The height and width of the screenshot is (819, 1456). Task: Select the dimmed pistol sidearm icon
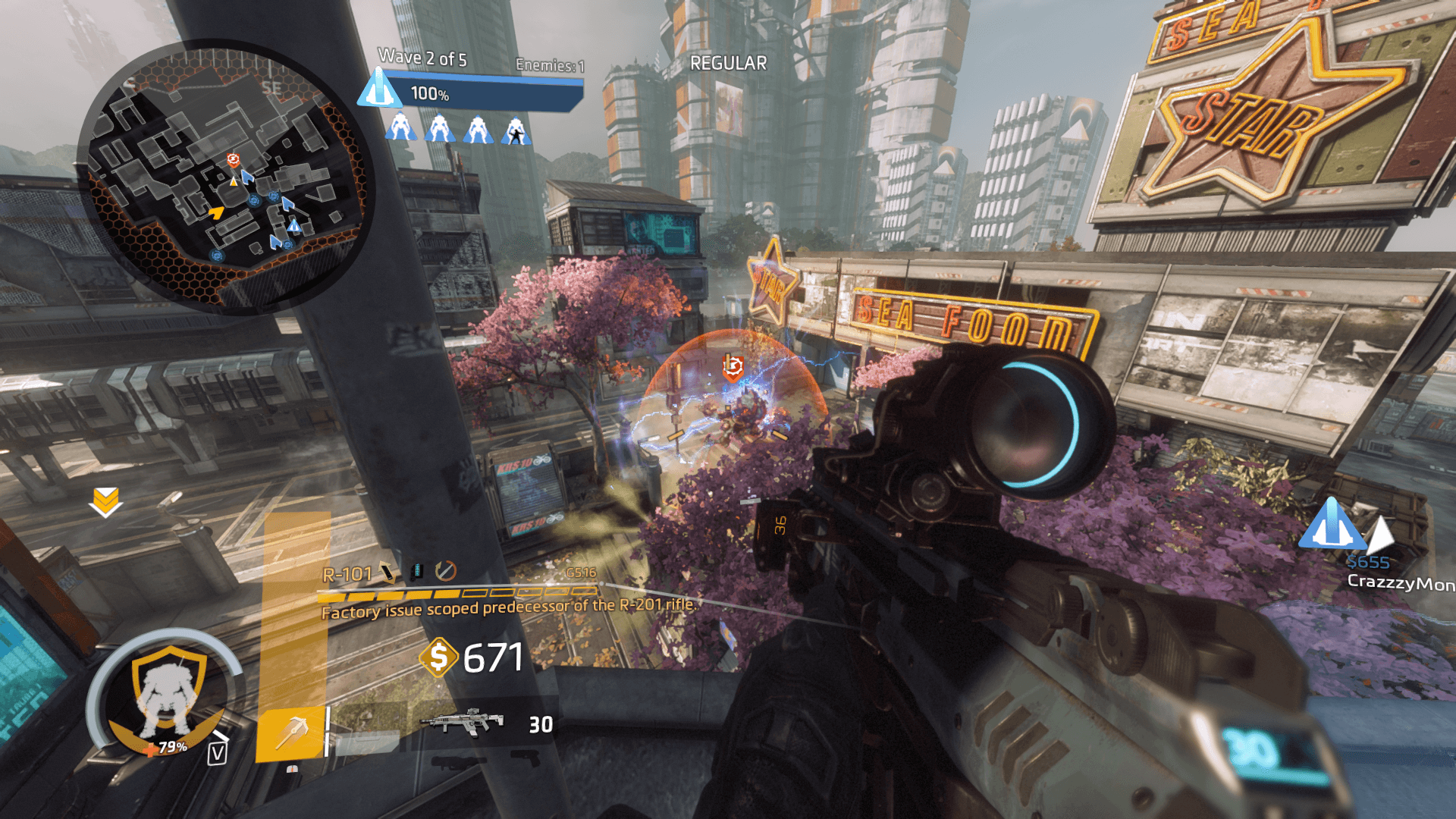point(523,758)
